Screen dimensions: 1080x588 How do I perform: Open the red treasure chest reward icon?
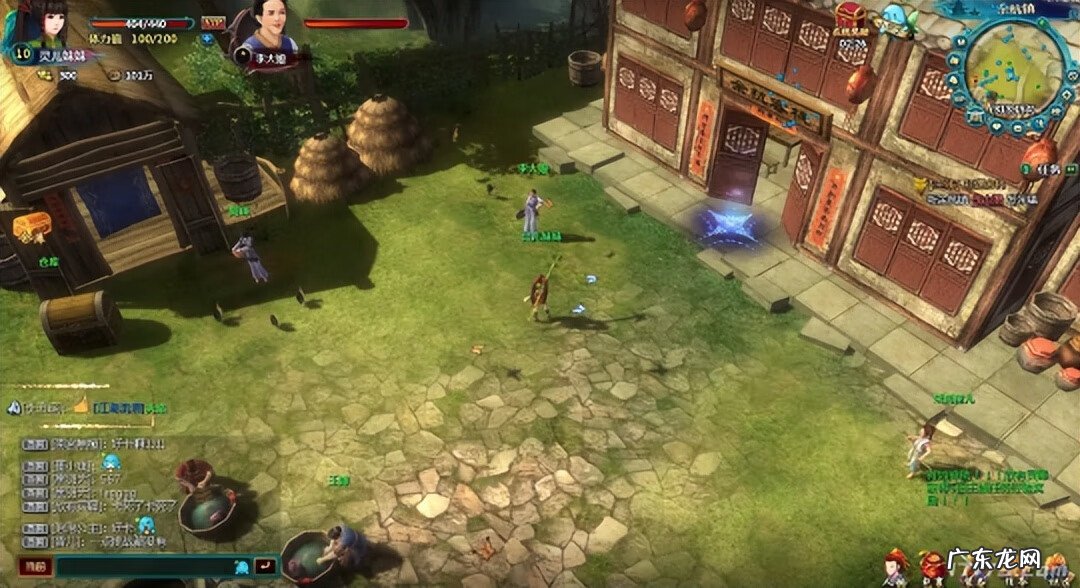(x=852, y=17)
